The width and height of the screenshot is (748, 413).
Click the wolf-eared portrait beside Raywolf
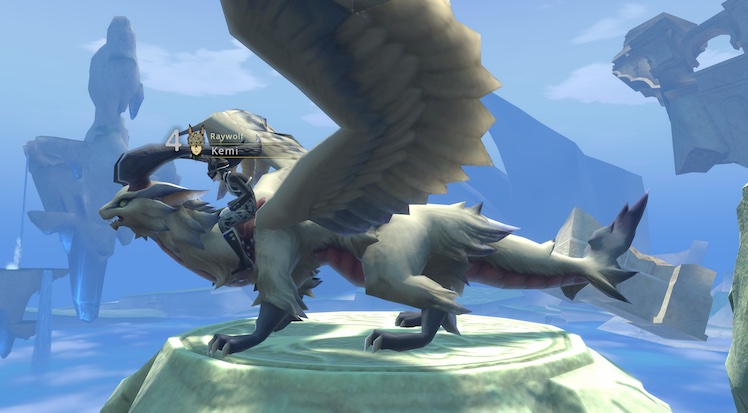(x=197, y=140)
